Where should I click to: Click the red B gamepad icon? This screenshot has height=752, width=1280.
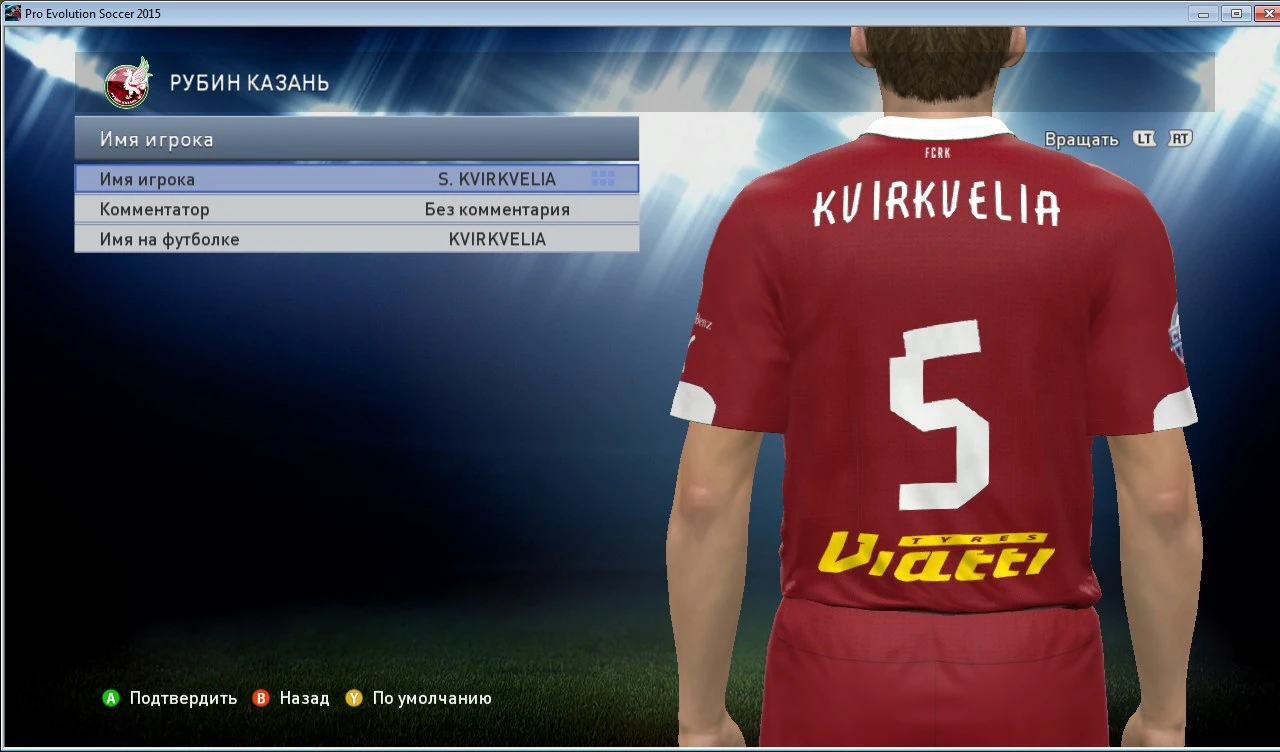coord(260,698)
